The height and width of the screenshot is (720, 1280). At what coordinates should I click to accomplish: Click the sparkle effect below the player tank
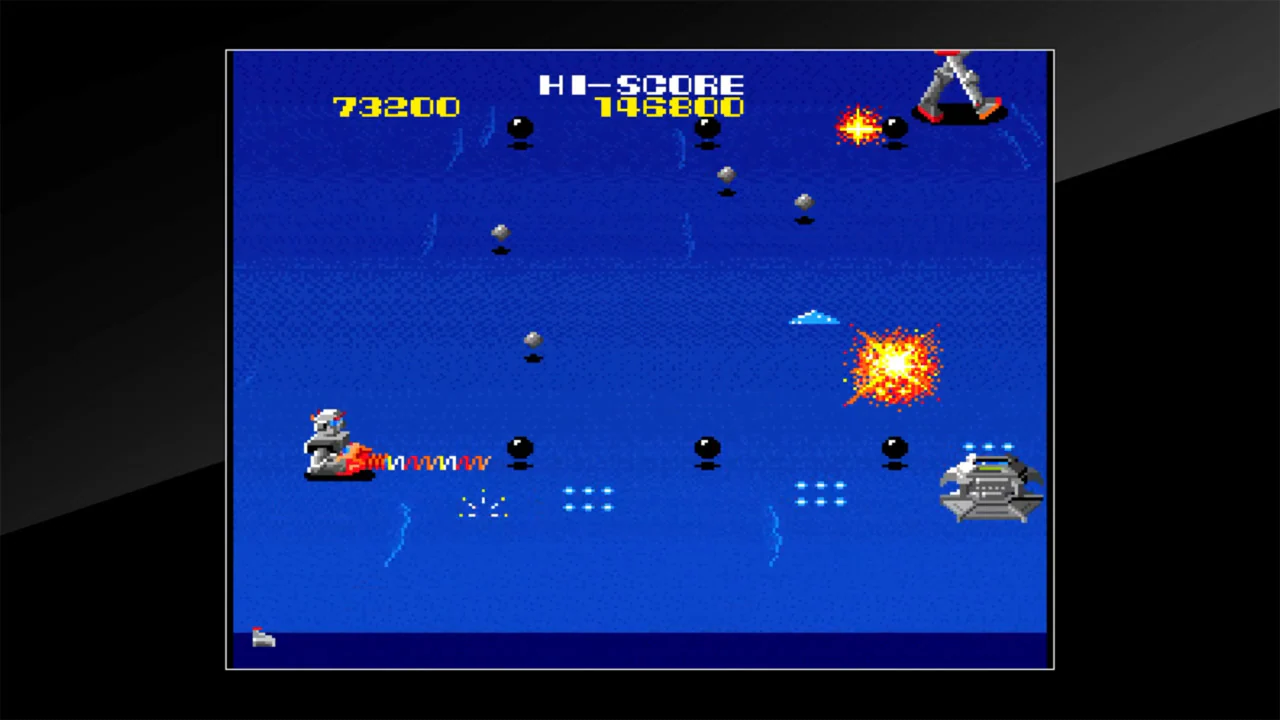[483, 505]
